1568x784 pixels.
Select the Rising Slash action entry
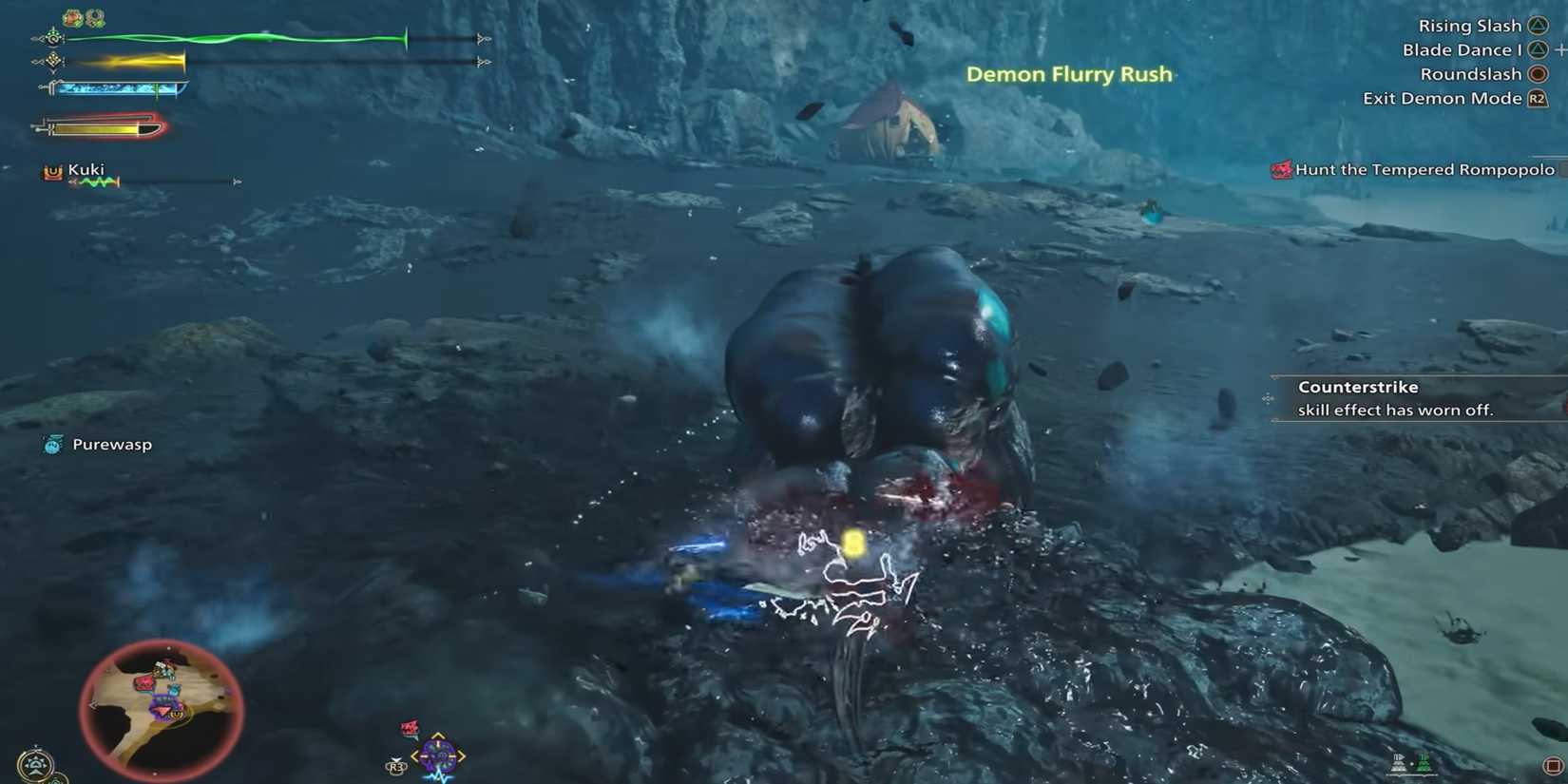coord(1466,25)
